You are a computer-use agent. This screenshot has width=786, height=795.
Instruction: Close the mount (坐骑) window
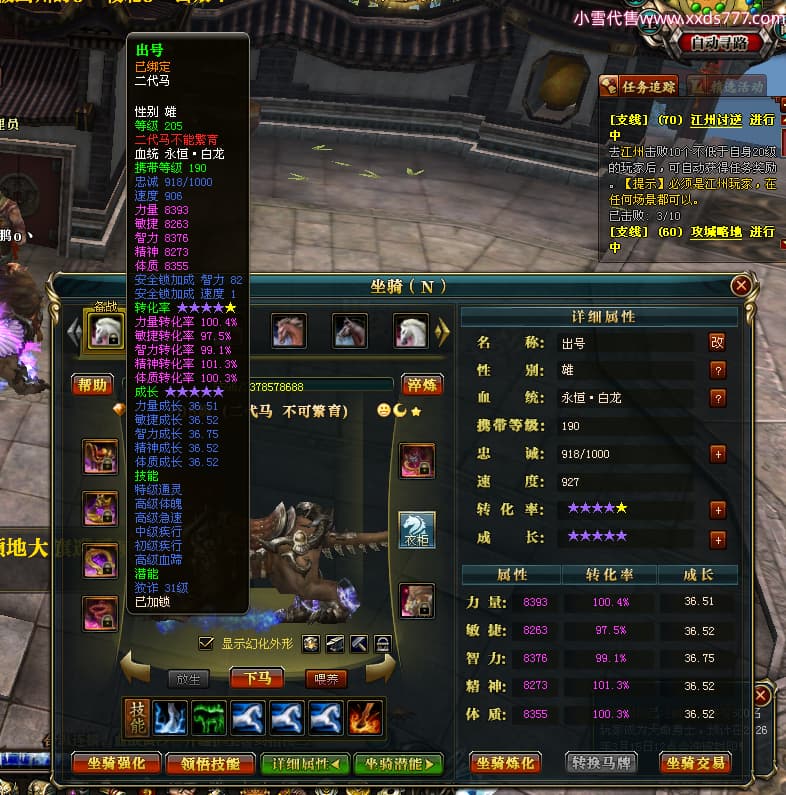tap(741, 286)
